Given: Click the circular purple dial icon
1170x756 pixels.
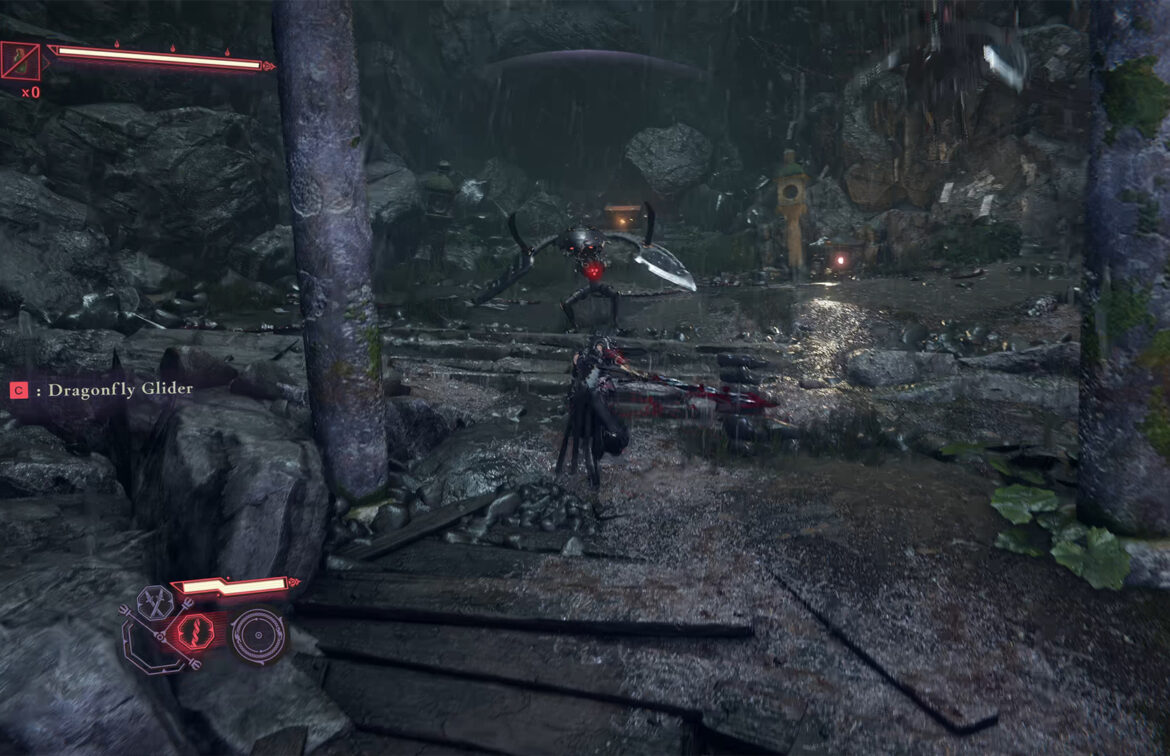Looking at the screenshot, I should [257, 636].
